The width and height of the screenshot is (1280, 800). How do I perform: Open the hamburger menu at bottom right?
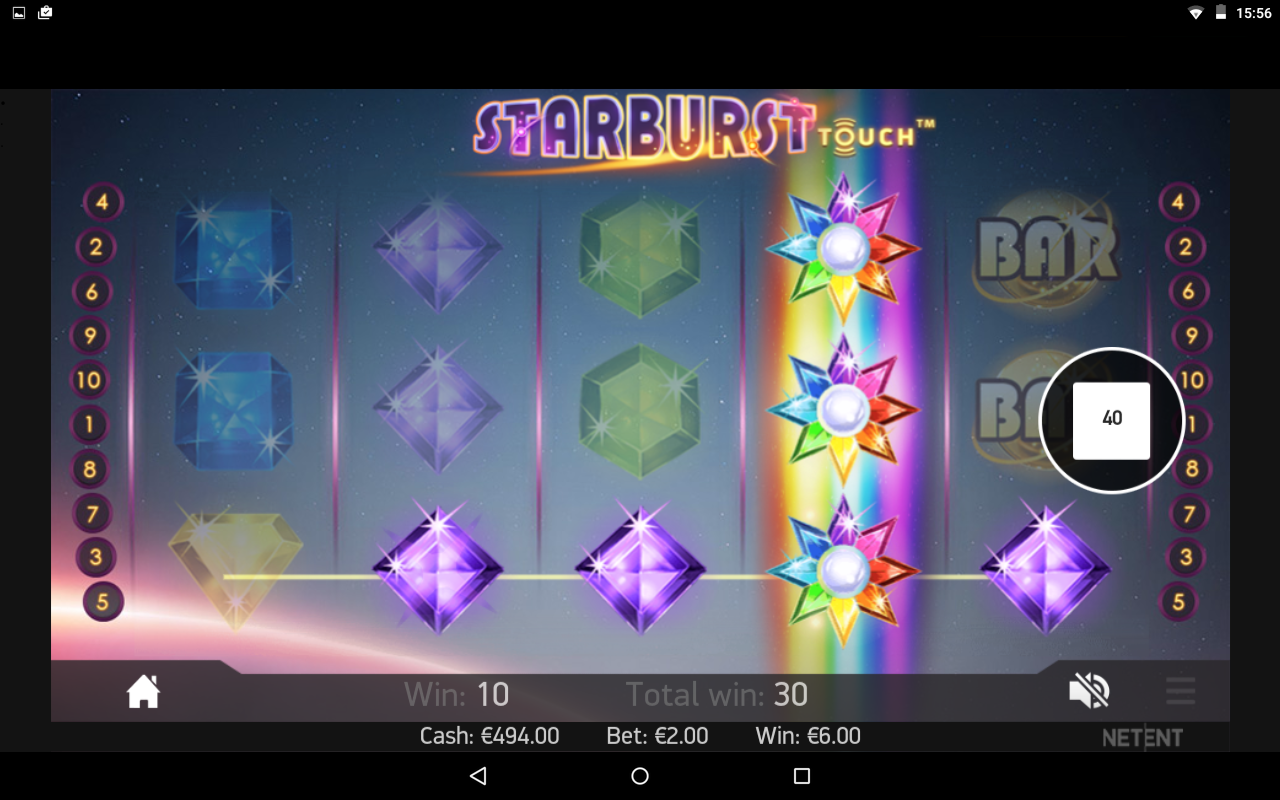click(1180, 690)
